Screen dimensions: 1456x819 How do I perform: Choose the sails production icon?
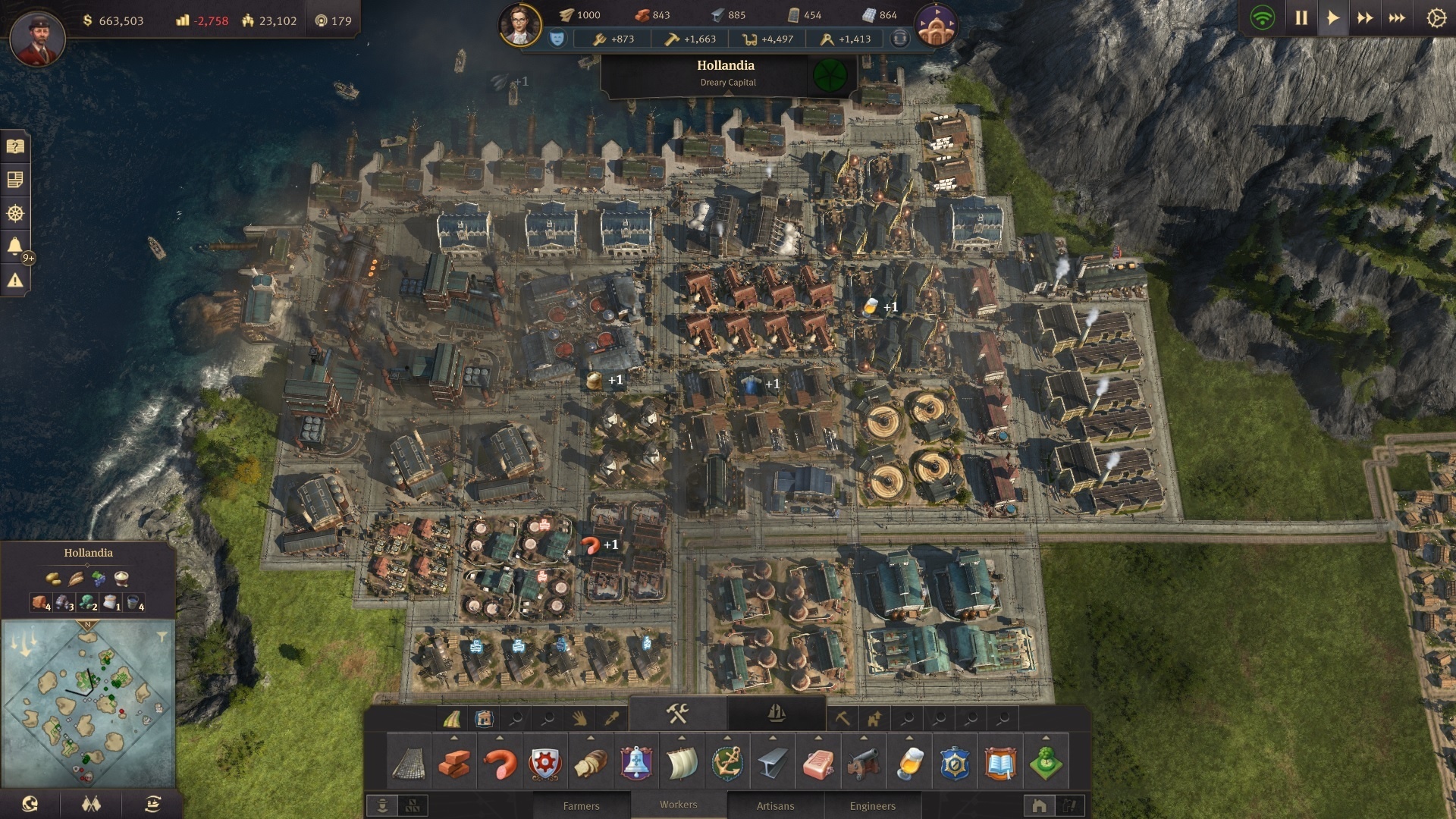[x=682, y=764]
